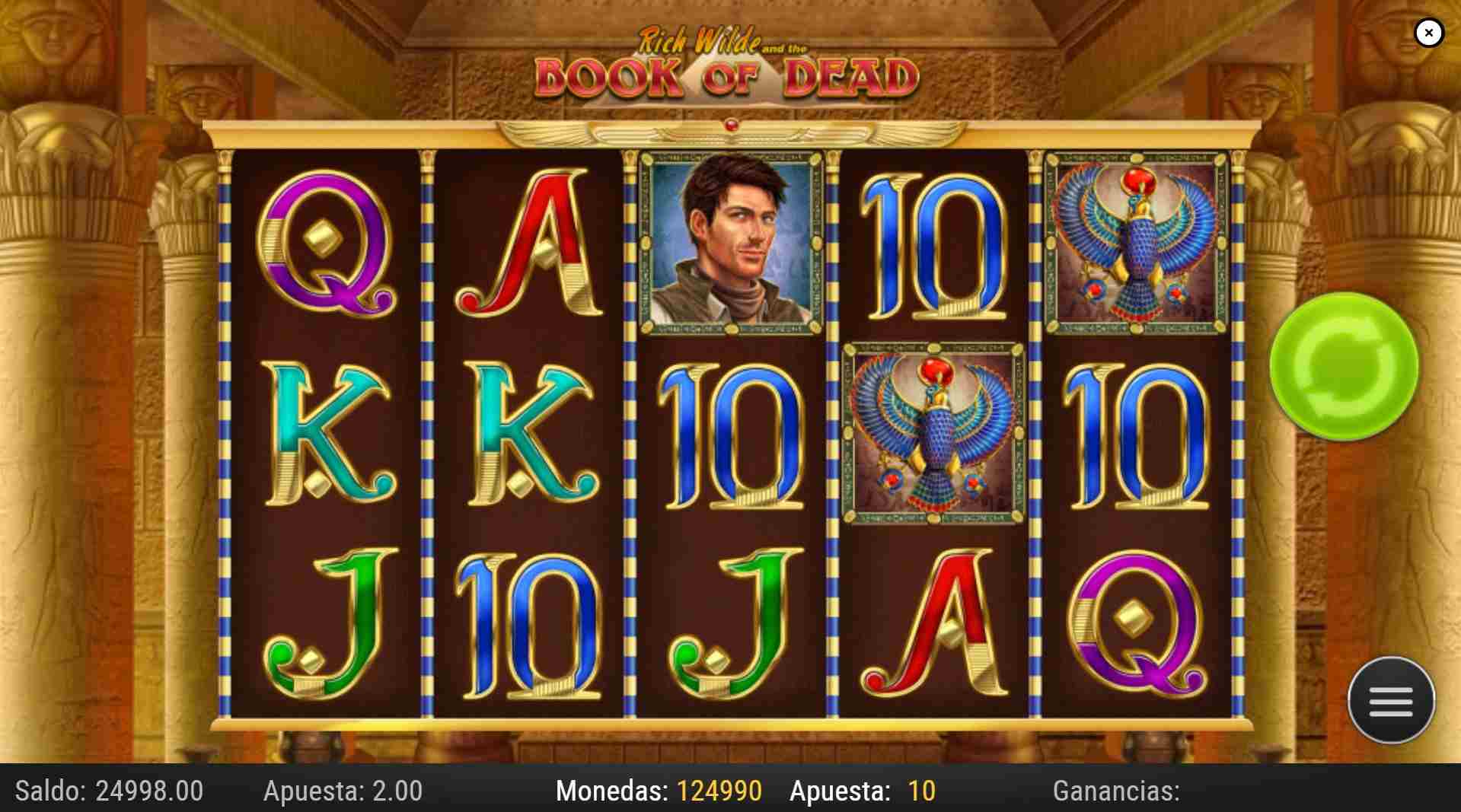Open the hamburger game menu
The height and width of the screenshot is (812, 1461).
coord(1391,700)
